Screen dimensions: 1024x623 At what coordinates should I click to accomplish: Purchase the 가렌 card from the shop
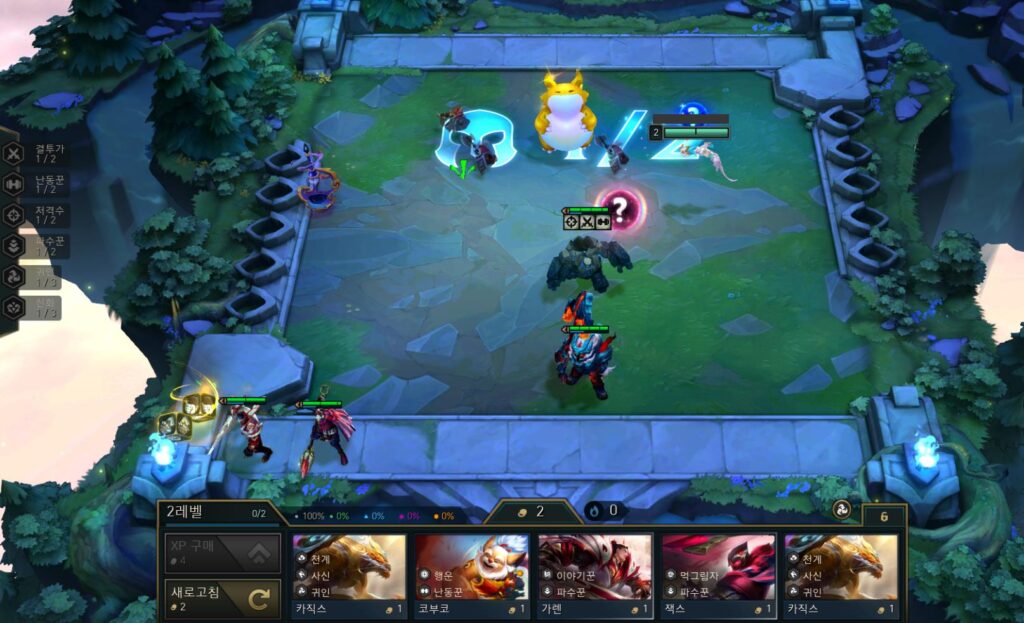pos(594,576)
